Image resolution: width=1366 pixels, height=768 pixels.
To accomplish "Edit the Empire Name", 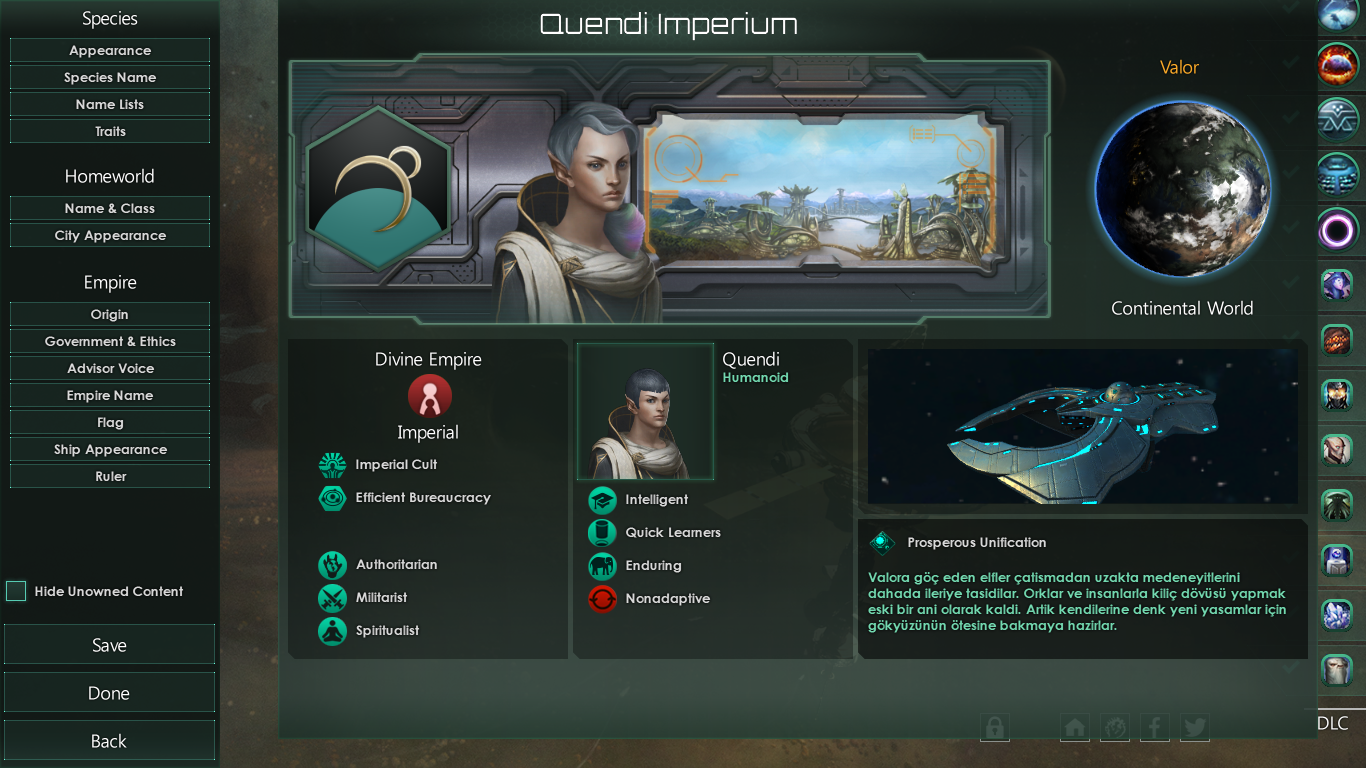I will 110,396.
